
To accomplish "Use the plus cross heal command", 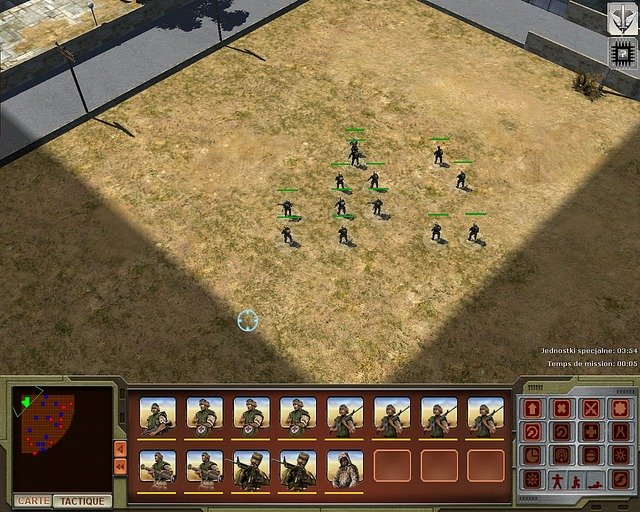I will 591,432.
